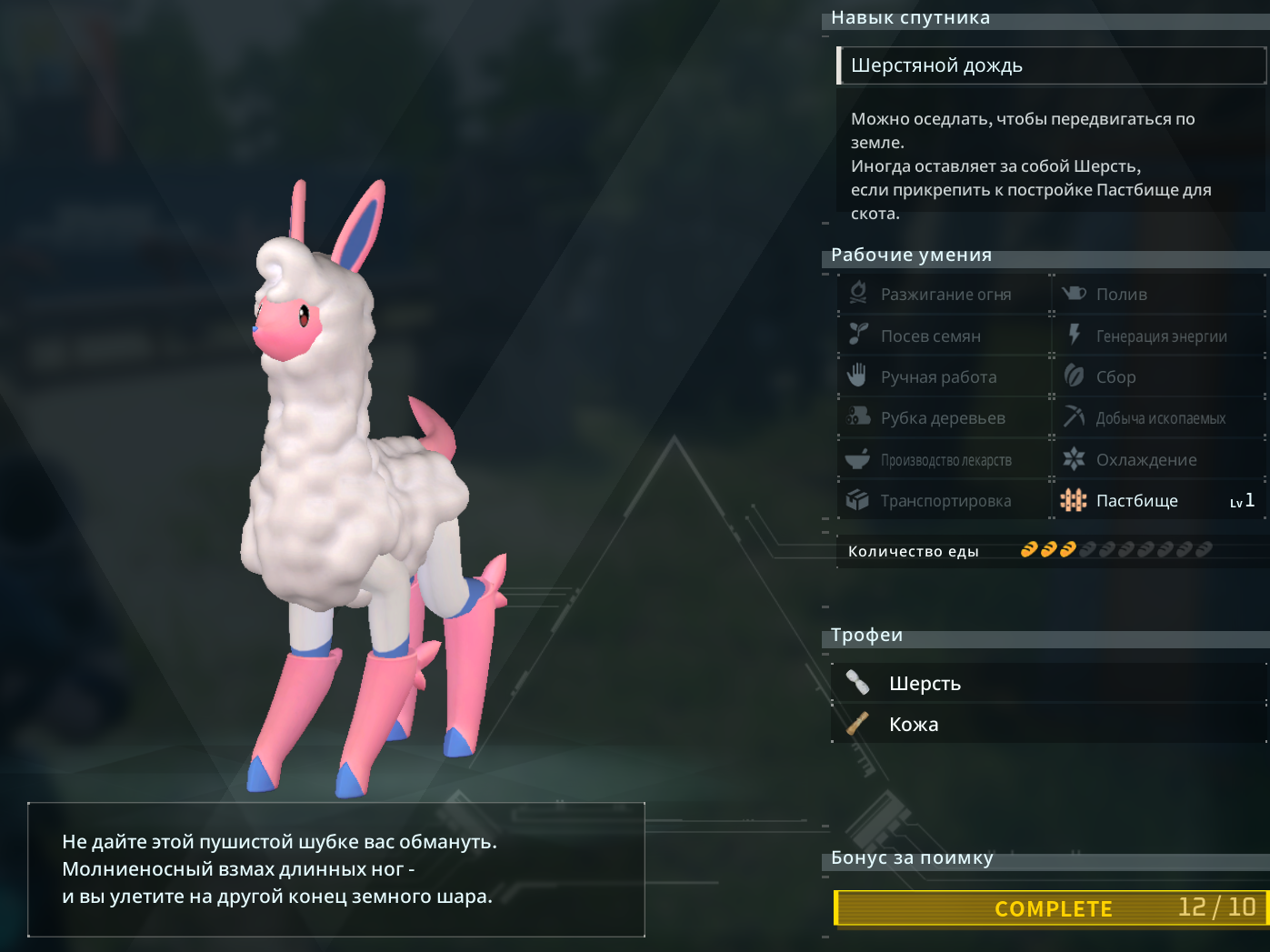The height and width of the screenshot is (952, 1270).
Task: Choose the Рубка деревьев work skill
Action: point(944,418)
